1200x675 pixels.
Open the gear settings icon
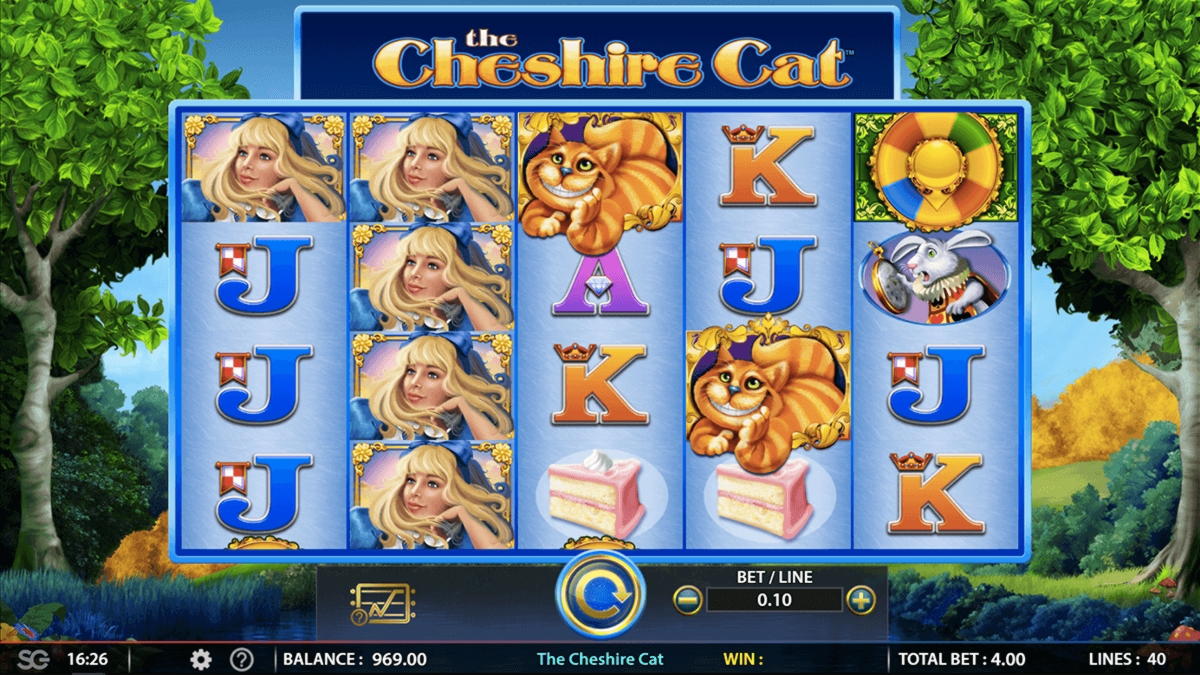point(201,659)
